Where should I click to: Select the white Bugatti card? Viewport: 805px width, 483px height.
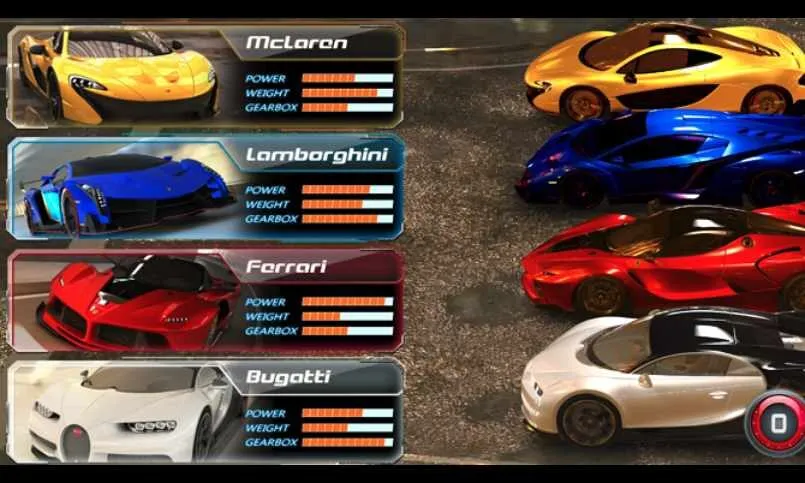pyautogui.click(x=205, y=411)
